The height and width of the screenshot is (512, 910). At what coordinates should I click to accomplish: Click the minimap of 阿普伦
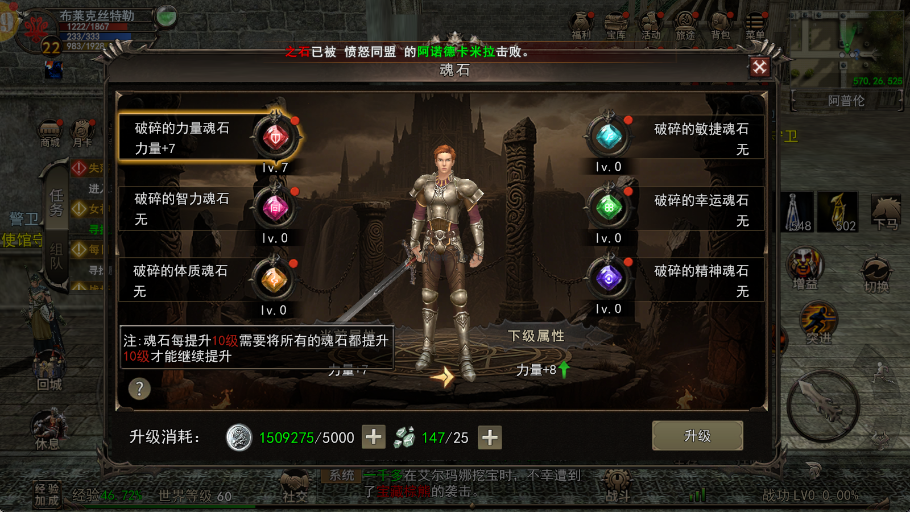tap(846, 55)
